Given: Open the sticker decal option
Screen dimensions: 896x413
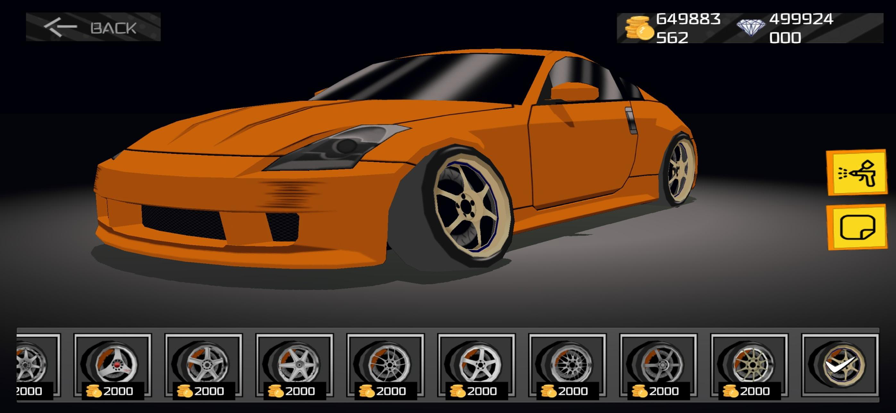Looking at the screenshot, I should coord(857,227).
